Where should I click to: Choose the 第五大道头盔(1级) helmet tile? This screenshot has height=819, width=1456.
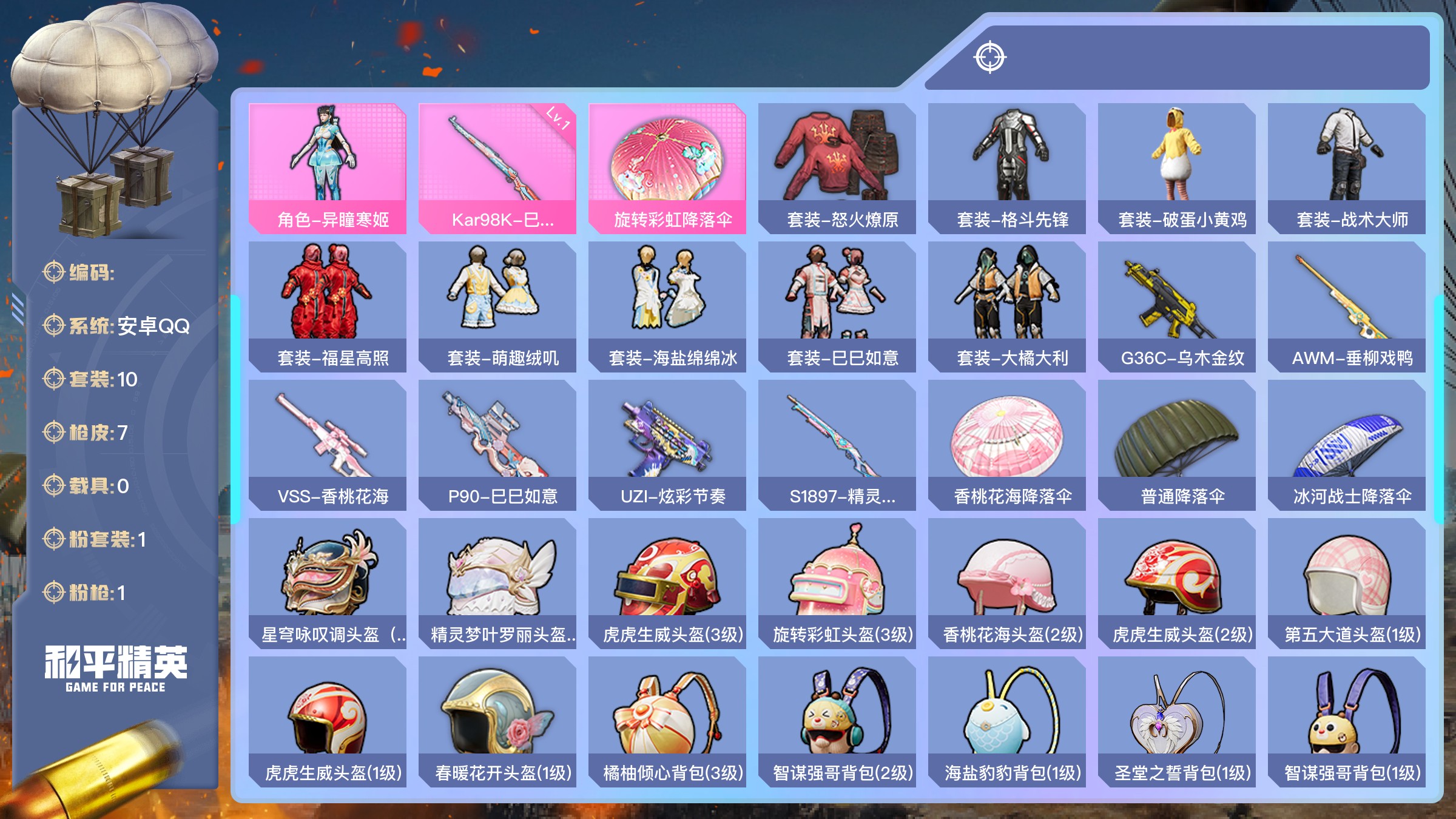[x=1346, y=583]
